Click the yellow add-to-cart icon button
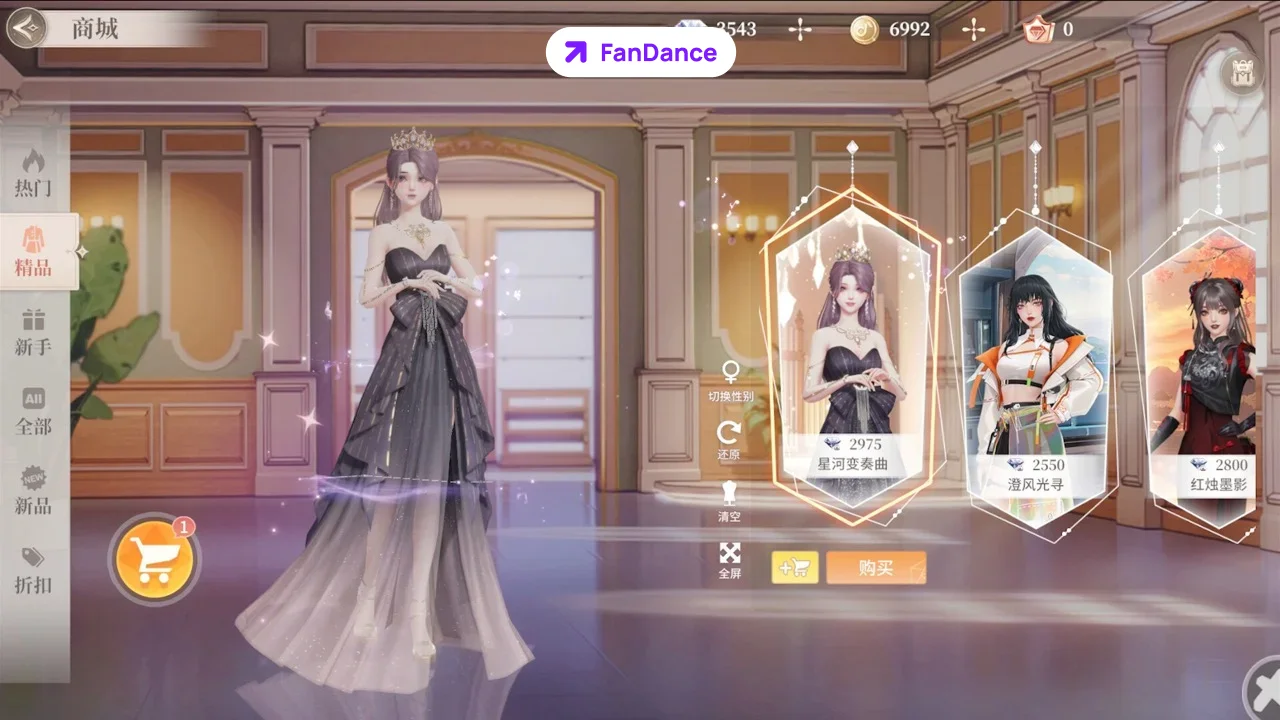Image resolution: width=1280 pixels, height=720 pixels. click(795, 567)
